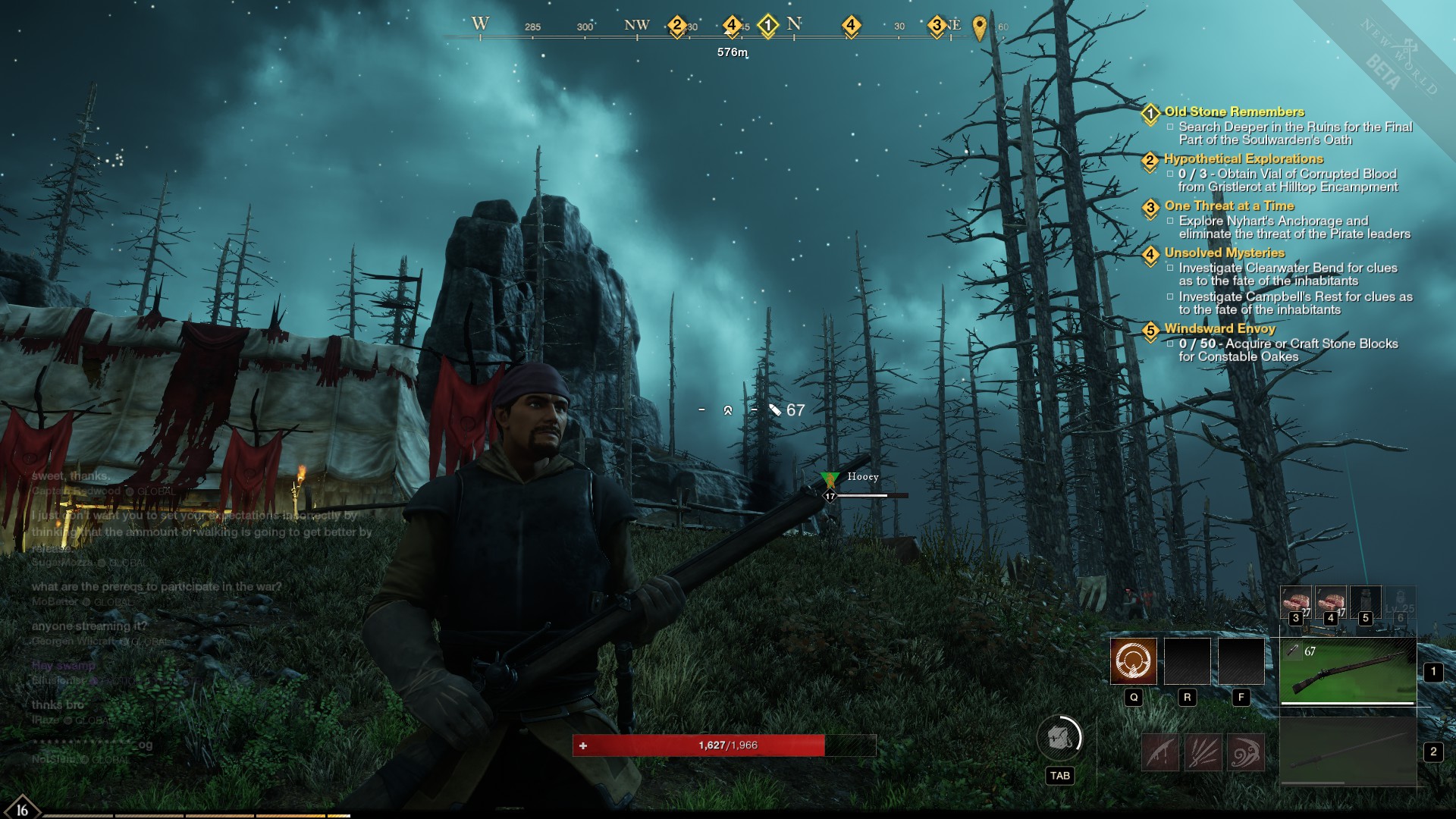Activate the orange Q ability icon
This screenshot has height=819, width=1456.
1133,661
